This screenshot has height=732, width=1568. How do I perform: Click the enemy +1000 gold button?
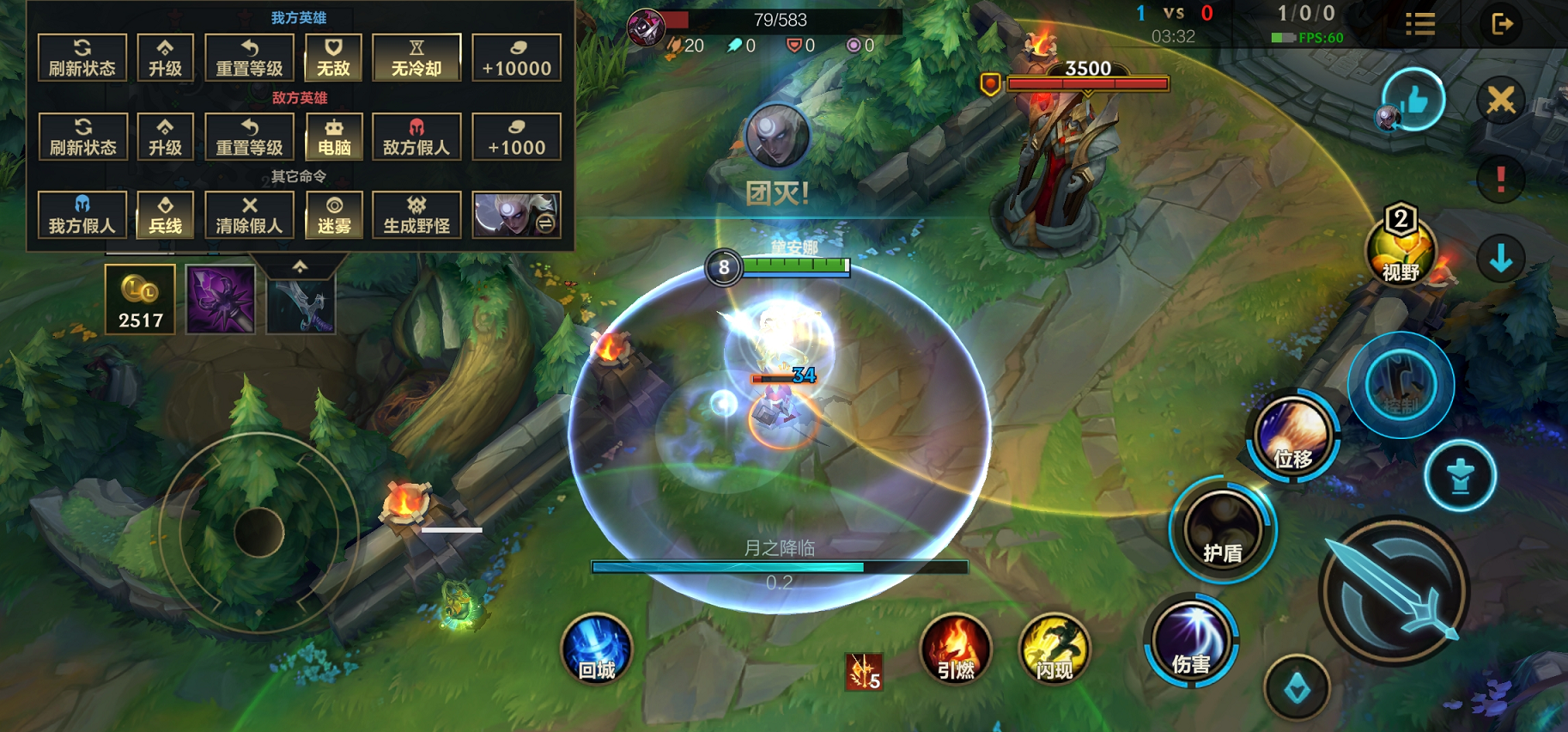(516, 137)
